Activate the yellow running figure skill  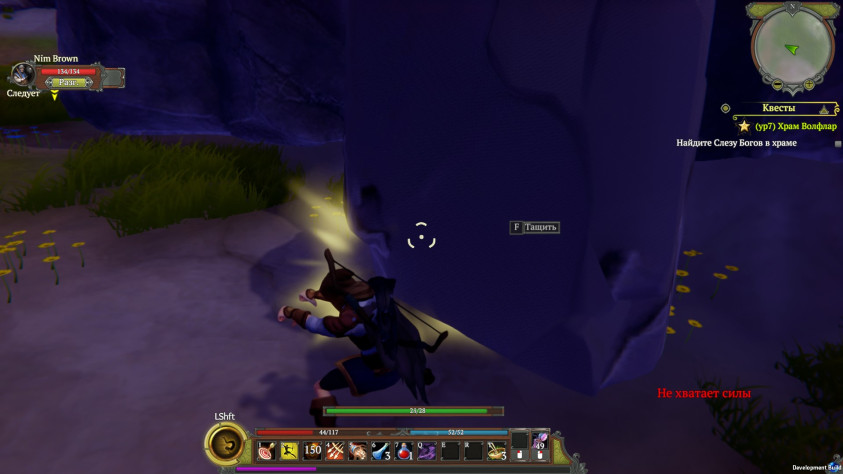[289, 450]
